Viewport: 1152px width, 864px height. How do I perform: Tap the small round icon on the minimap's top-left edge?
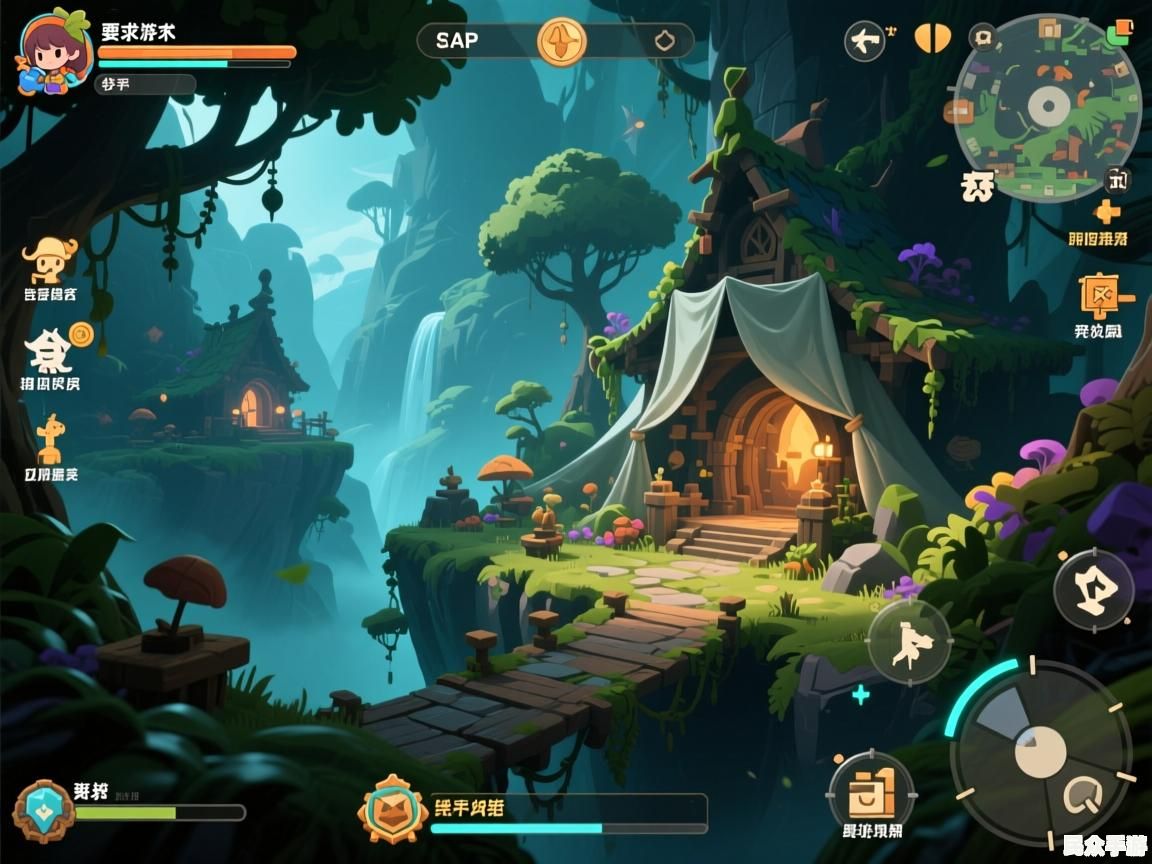(984, 39)
